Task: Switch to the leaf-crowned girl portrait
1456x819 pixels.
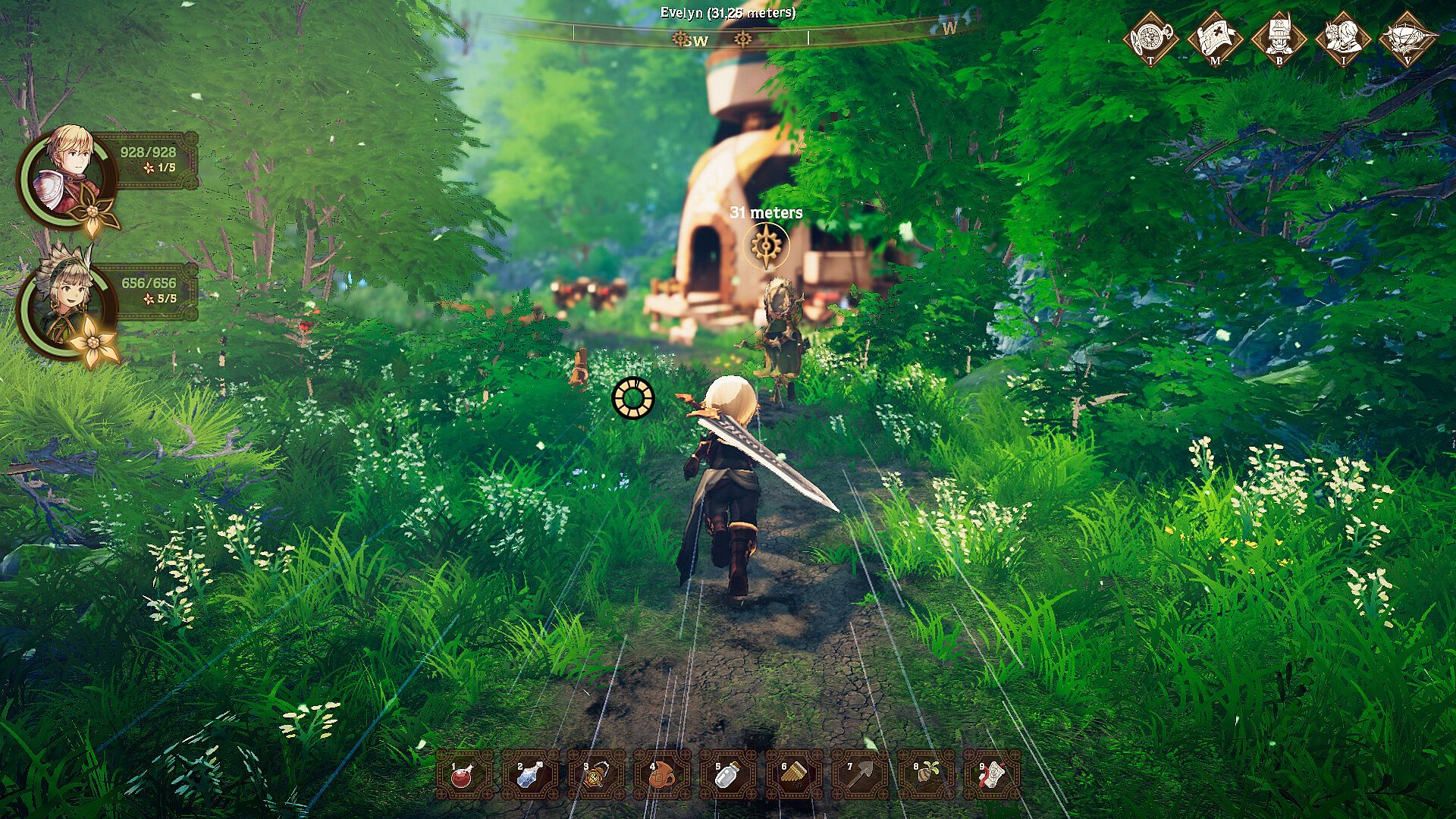Action: (68, 306)
